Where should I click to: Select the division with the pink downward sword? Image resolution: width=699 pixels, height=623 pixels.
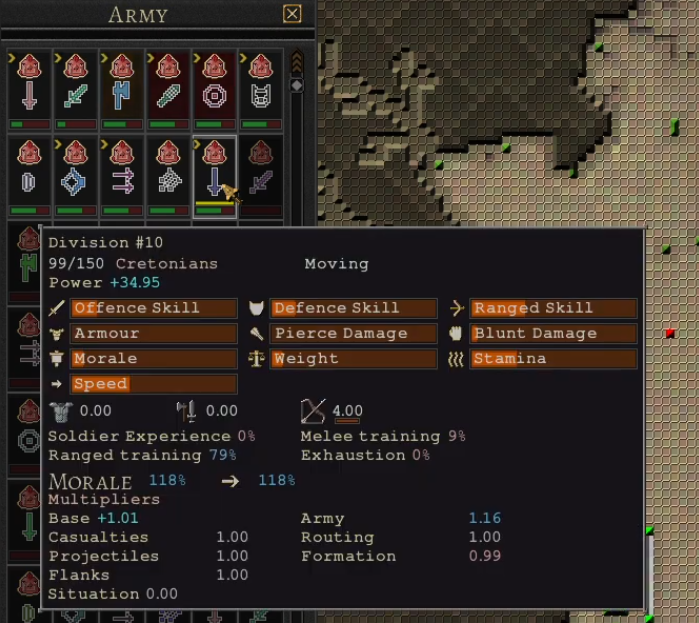[28, 89]
